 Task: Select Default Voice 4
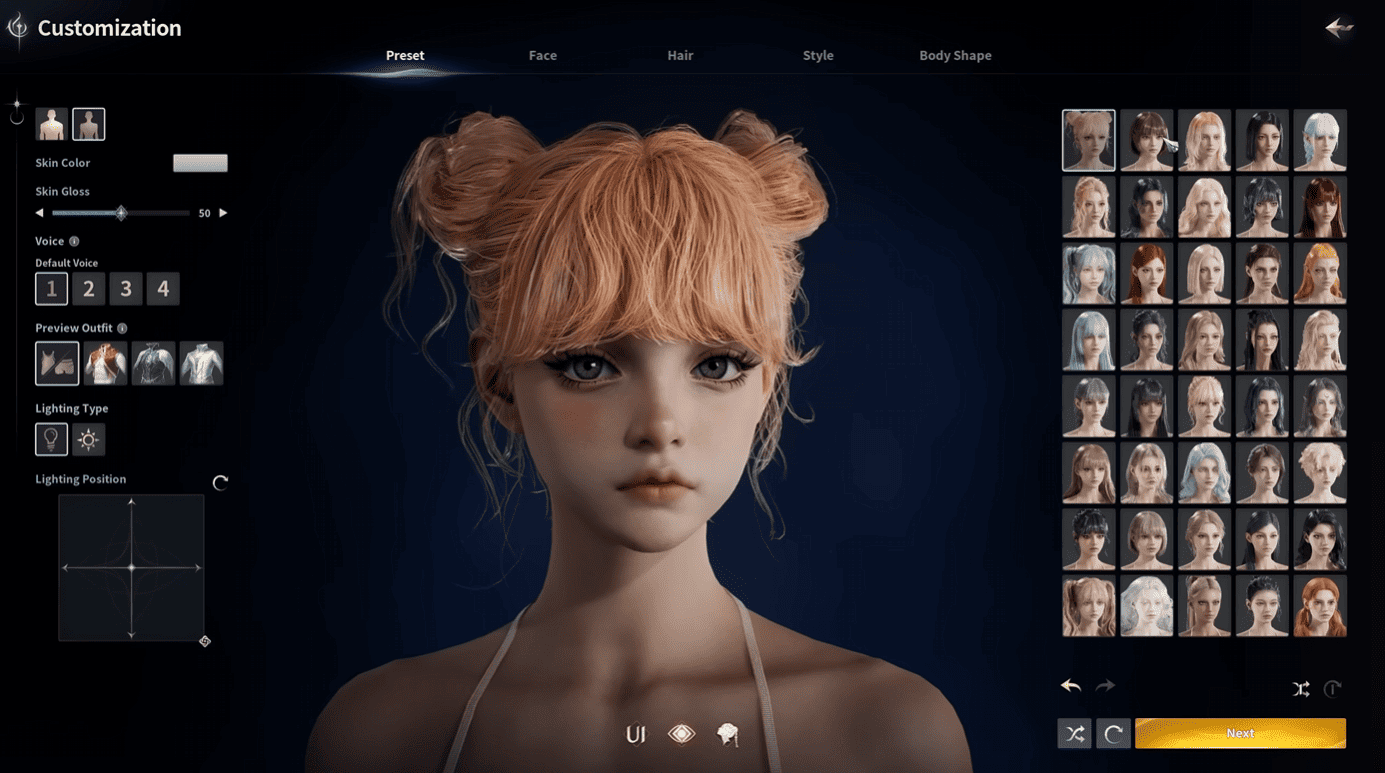(x=163, y=289)
